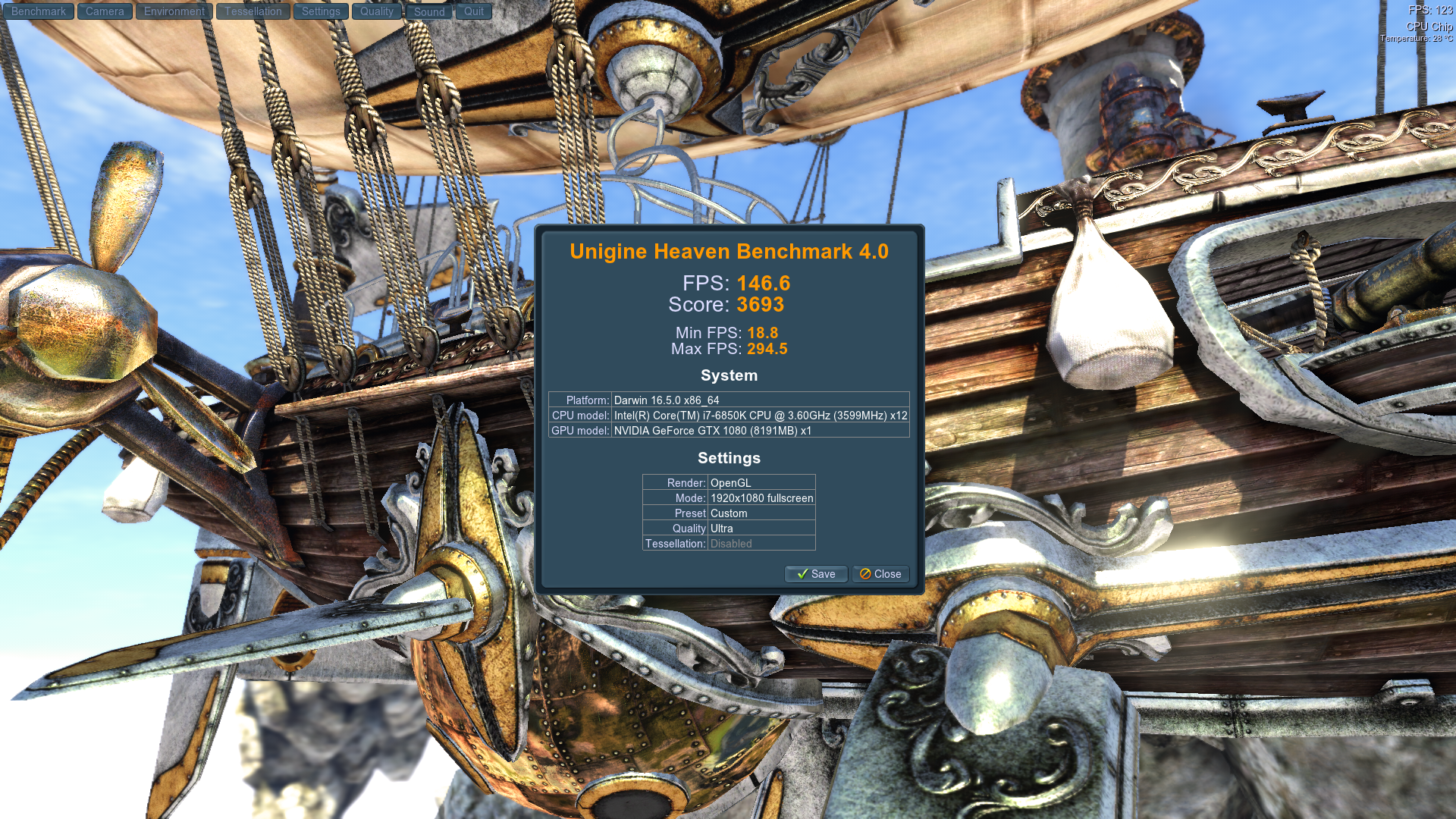Open the Settings toolbar button
This screenshot has width=1456, height=819.
coord(321,11)
